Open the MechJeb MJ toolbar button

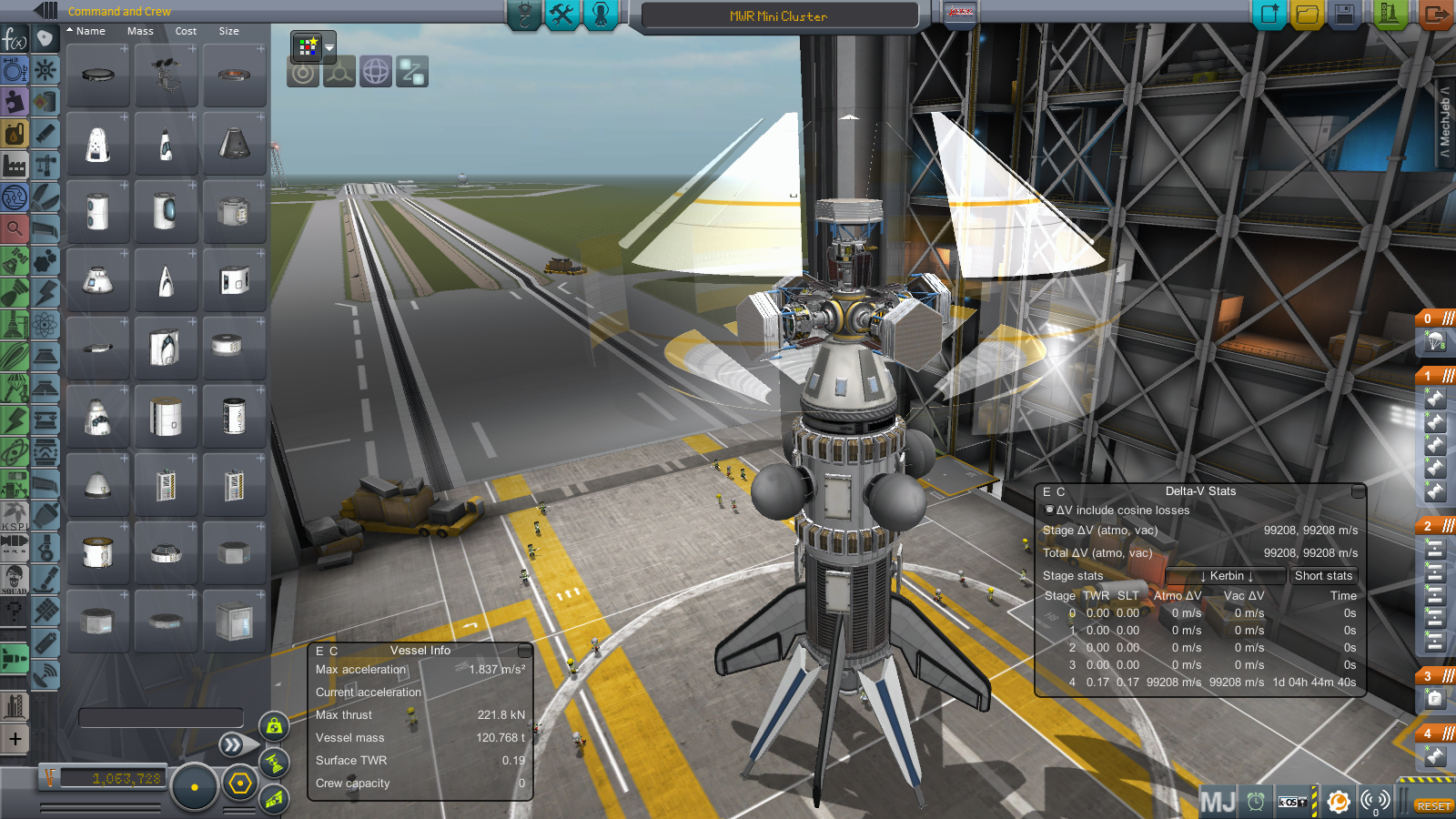coord(1218,802)
